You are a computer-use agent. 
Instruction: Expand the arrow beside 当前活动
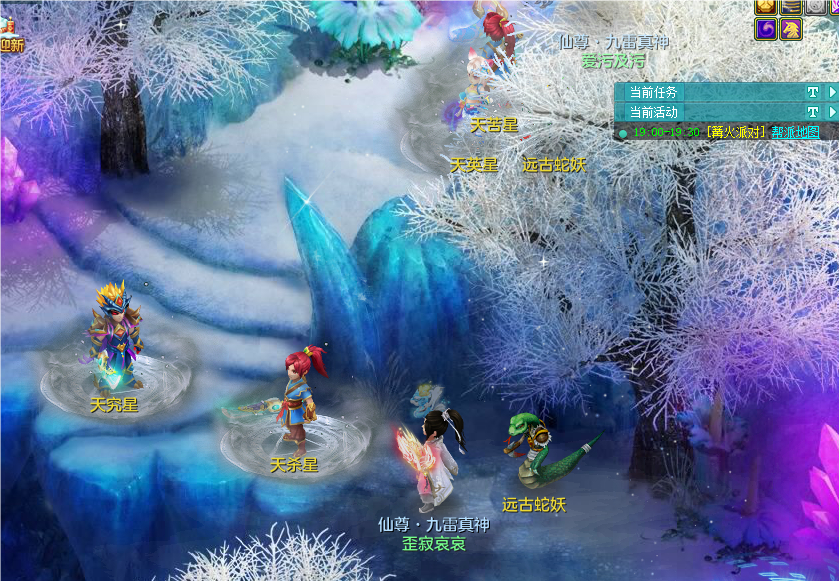(832, 112)
